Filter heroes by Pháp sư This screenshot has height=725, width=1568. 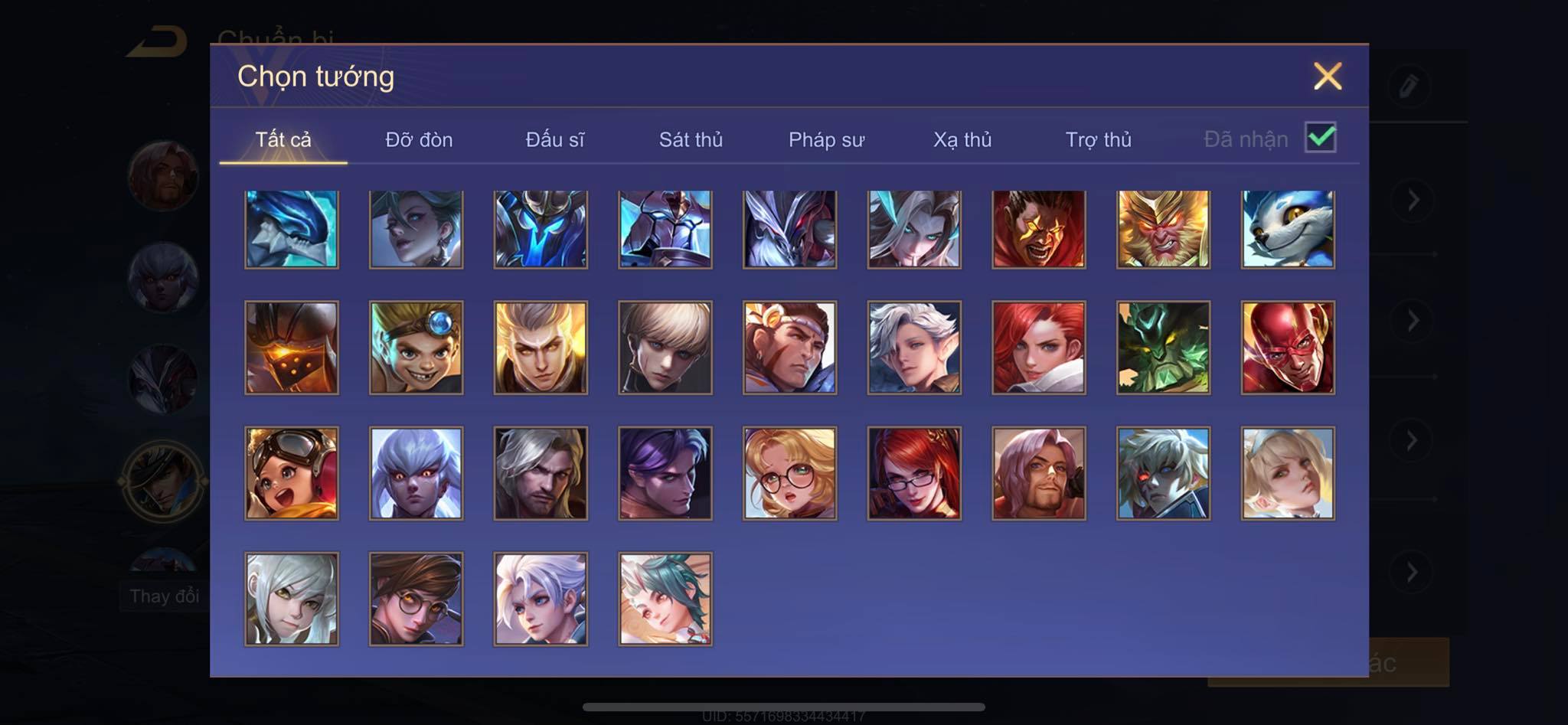(x=826, y=139)
